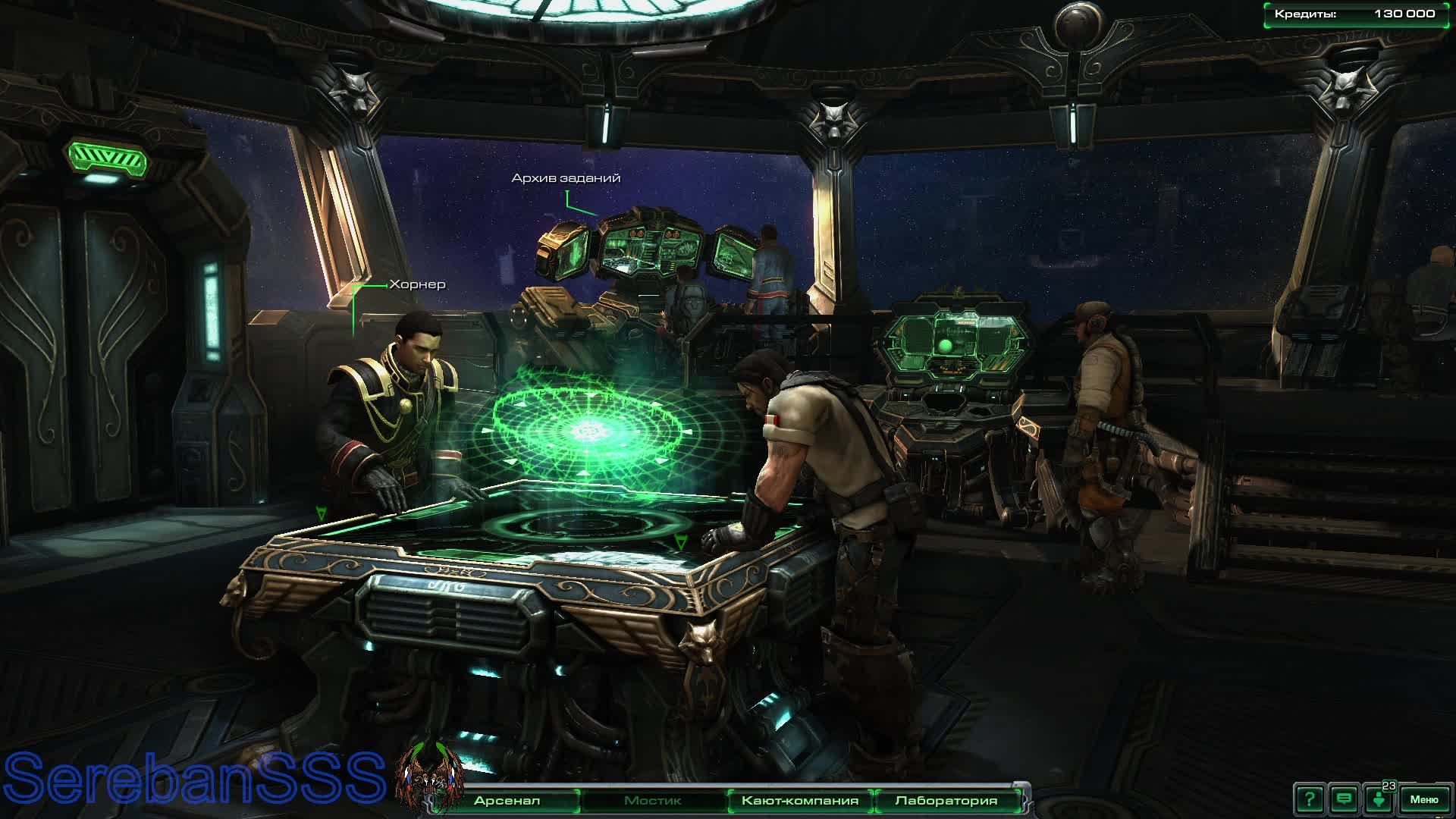The image size is (1456, 819).
Task: Switch to the Арсенал tab
Action: [507, 800]
